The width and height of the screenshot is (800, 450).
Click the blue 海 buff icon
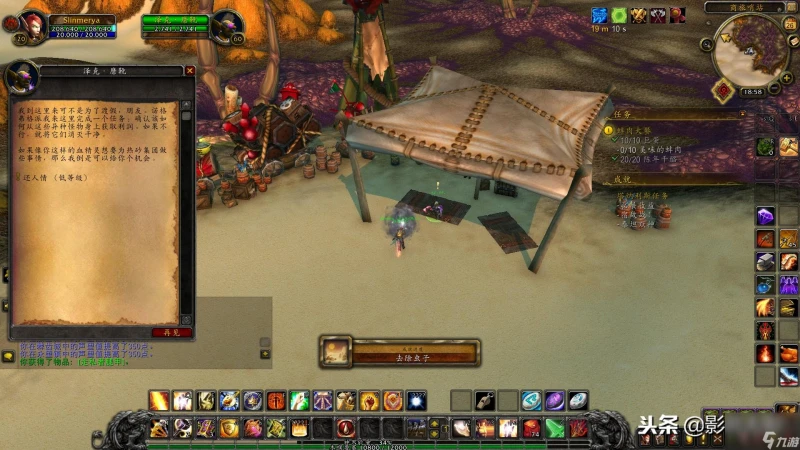(x=600, y=15)
